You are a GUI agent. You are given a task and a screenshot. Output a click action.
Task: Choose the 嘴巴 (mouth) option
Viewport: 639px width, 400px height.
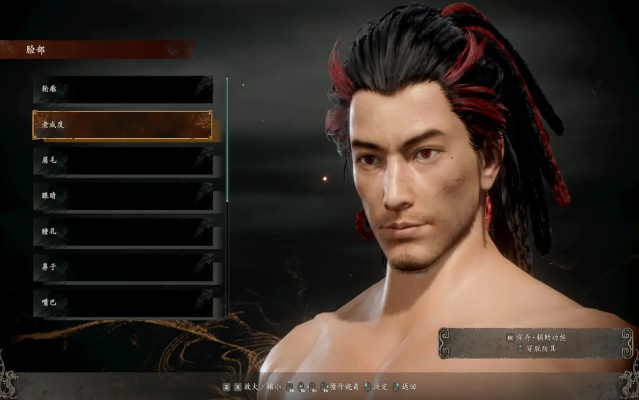122,302
